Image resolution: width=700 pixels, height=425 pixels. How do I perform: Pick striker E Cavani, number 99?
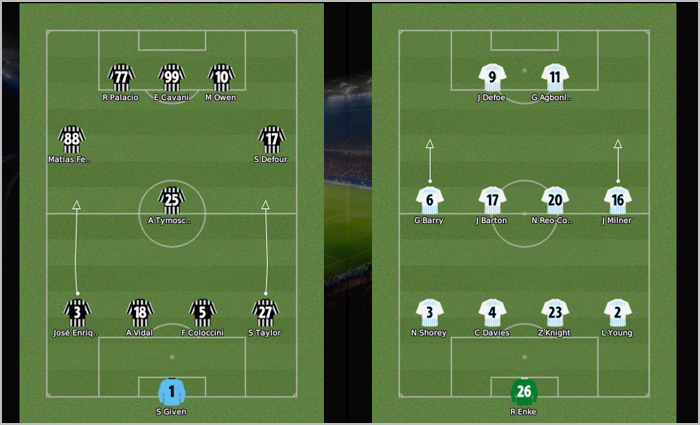[x=172, y=77]
